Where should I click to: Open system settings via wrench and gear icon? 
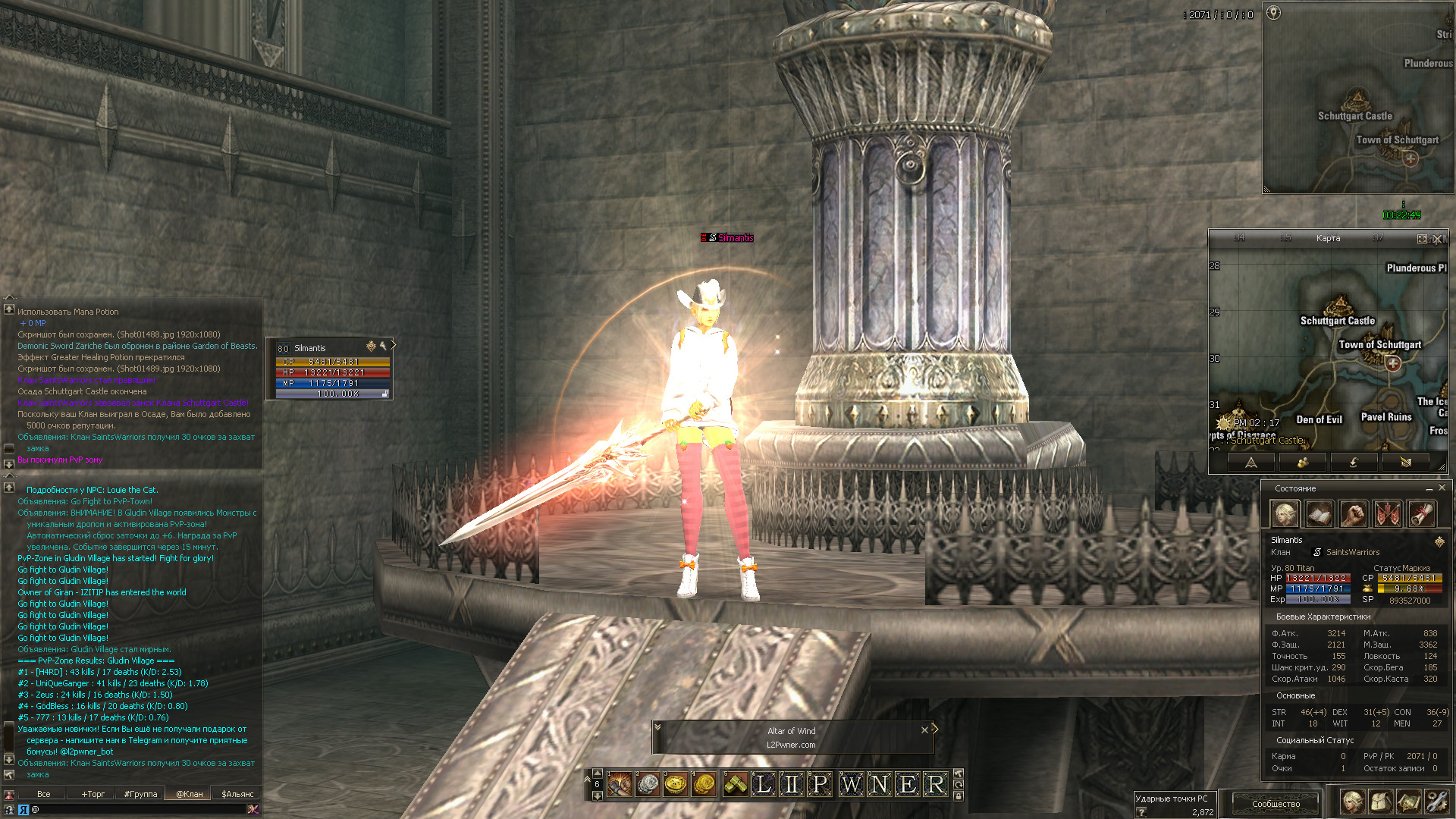coord(1436,802)
